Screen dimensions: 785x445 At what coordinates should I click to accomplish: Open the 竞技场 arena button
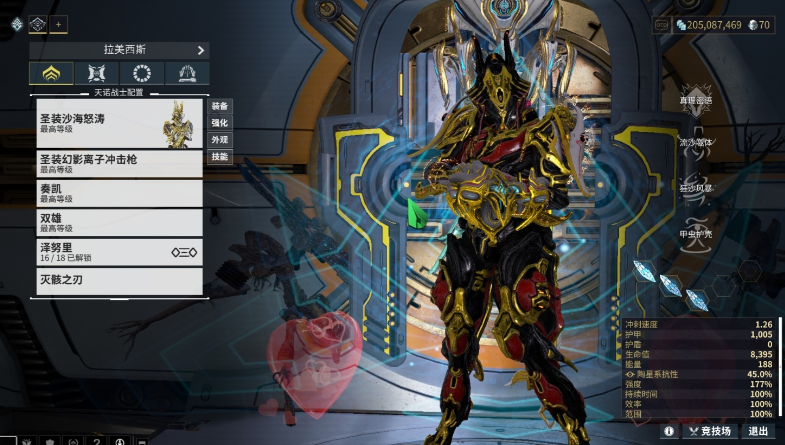[x=710, y=431]
